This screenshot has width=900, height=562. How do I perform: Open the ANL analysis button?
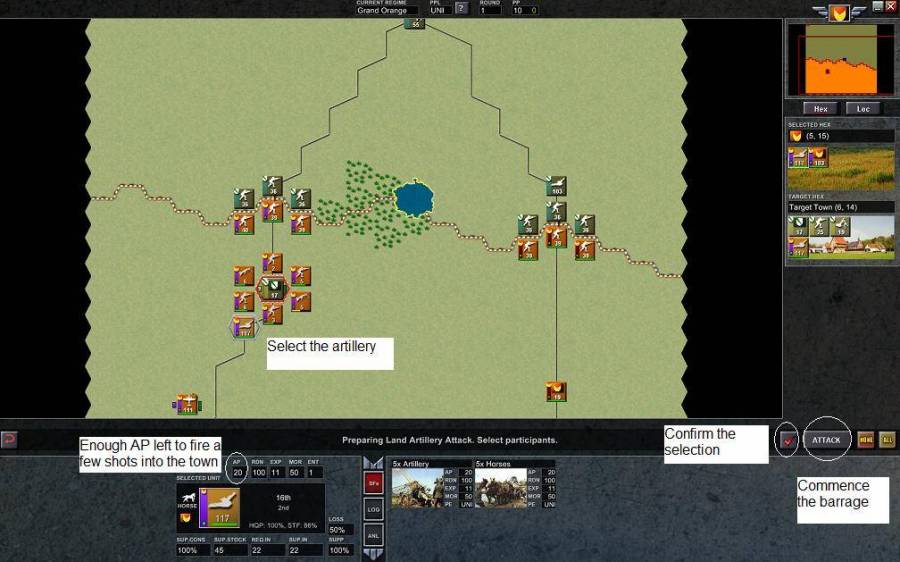pos(373,536)
